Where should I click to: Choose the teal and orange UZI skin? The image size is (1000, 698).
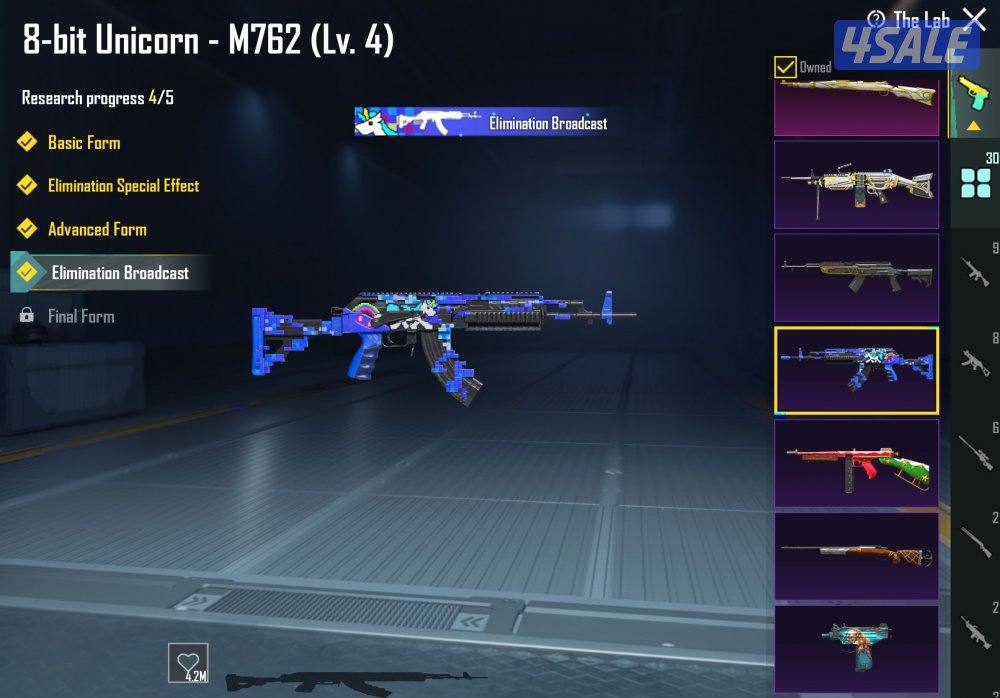[857, 646]
